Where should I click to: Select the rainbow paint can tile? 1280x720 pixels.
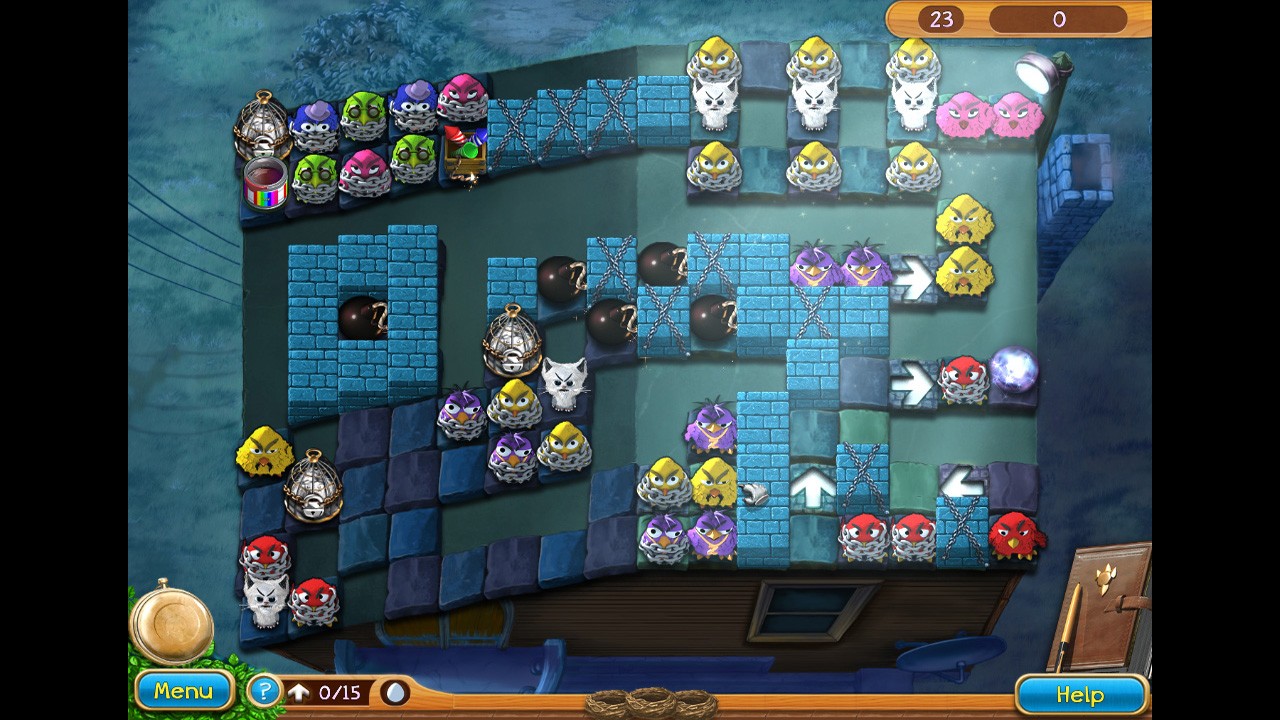pos(265,182)
